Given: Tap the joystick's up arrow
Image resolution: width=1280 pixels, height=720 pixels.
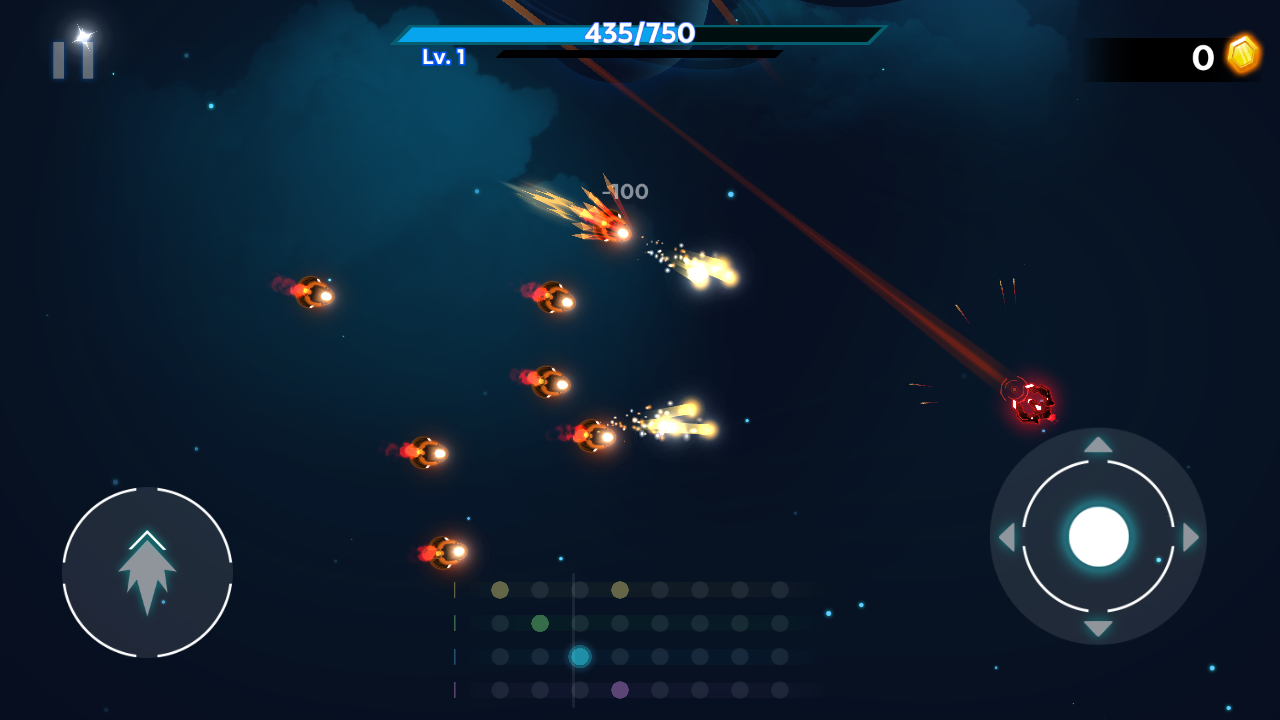Looking at the screenshot, I should (x=1098, y=445).
